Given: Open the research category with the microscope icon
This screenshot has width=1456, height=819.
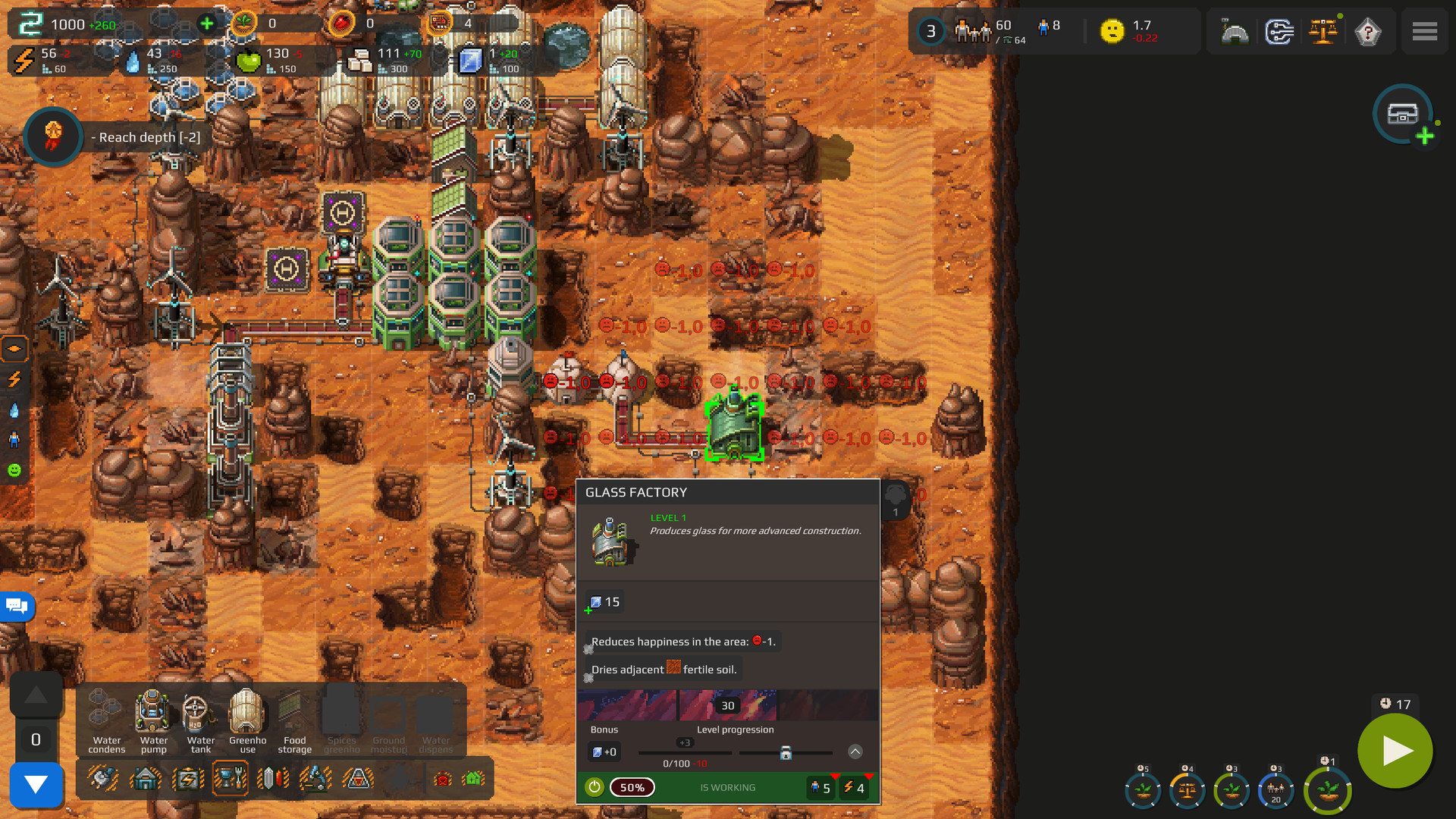Looking at the screenshot, I should [x=315, y=777].
